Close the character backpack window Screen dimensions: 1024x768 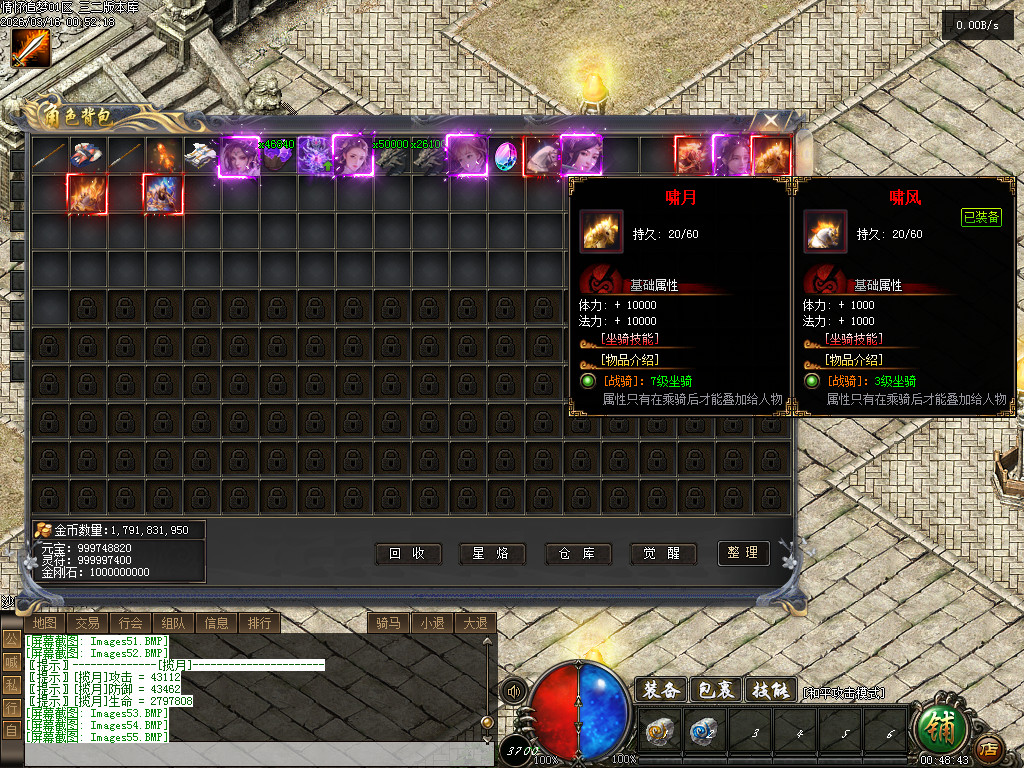point(772,122)
